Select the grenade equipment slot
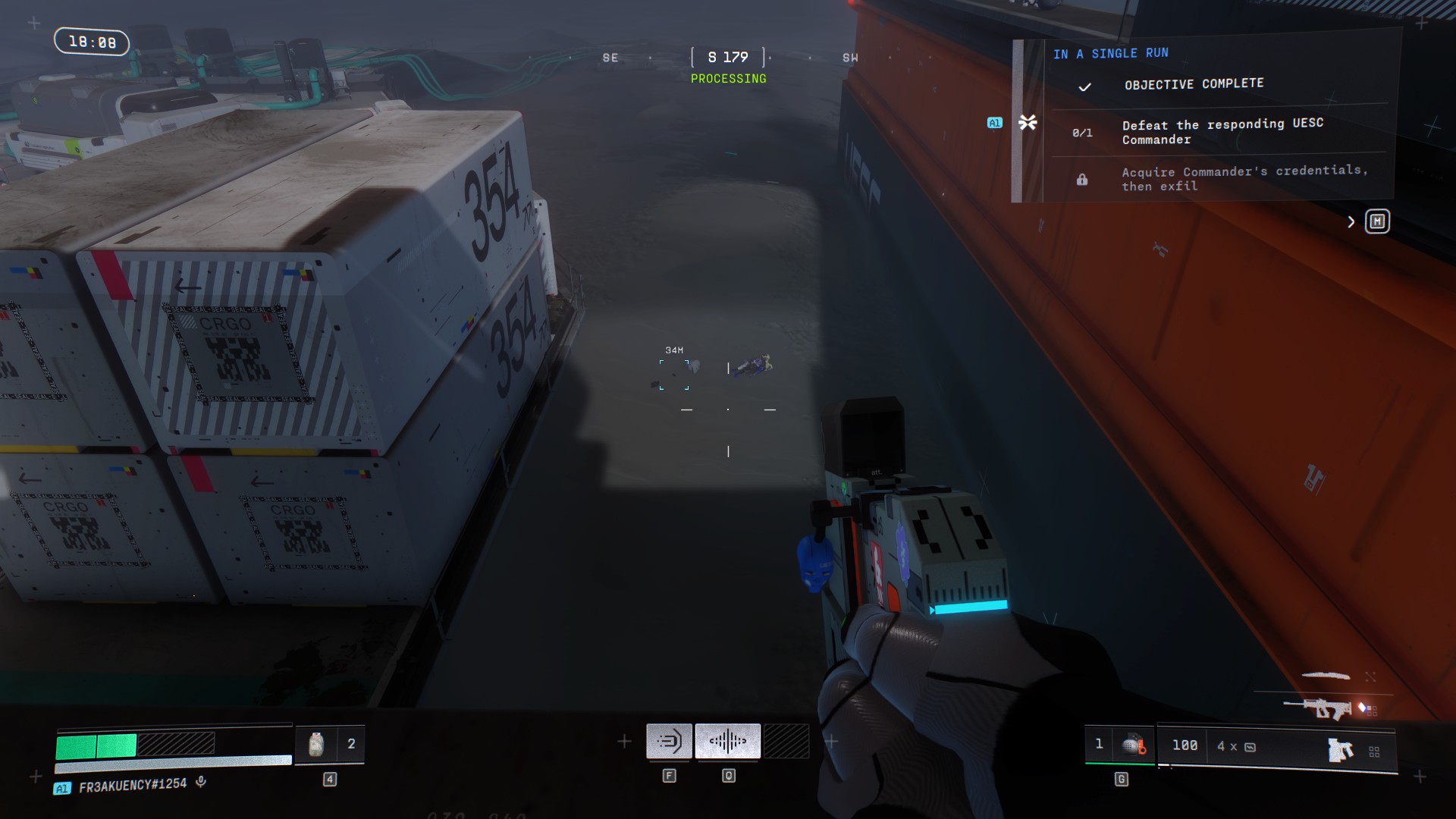This screenshot has height=819, width=1456. point(1133,745)
